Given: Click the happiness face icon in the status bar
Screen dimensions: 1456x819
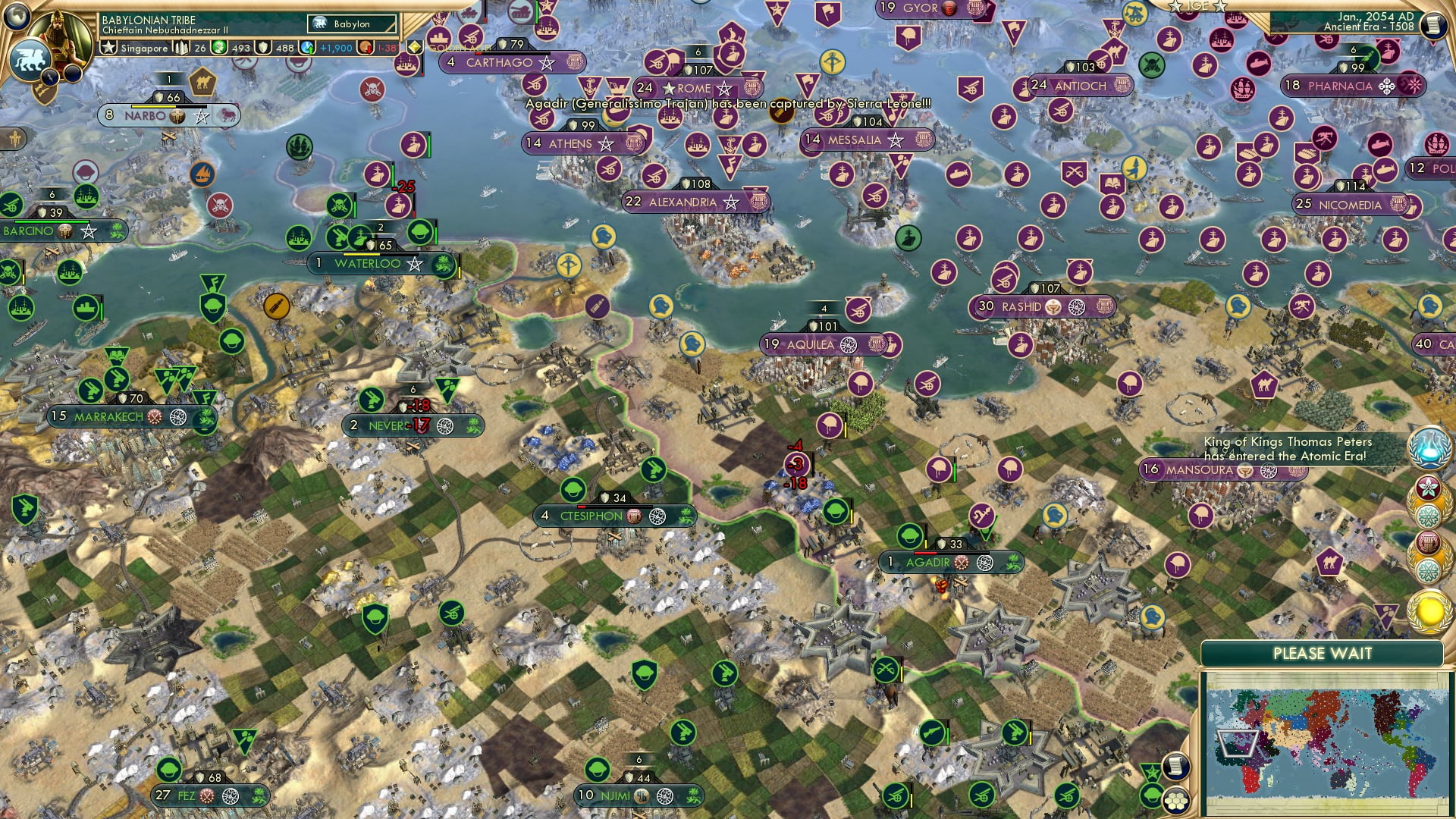Looking at the screenshot, I should click(218, 47).
